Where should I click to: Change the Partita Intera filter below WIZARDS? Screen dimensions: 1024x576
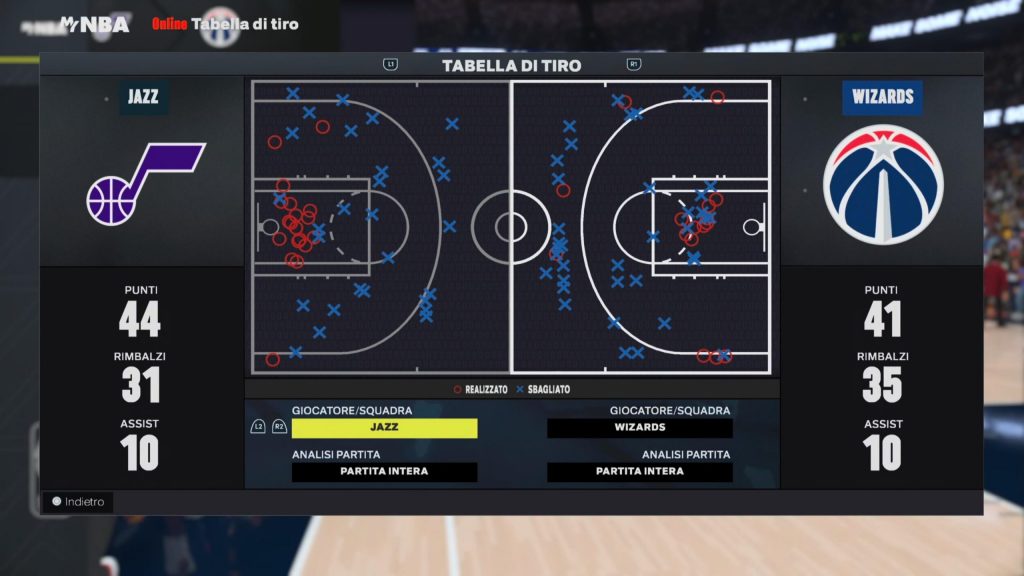(640, 472)
